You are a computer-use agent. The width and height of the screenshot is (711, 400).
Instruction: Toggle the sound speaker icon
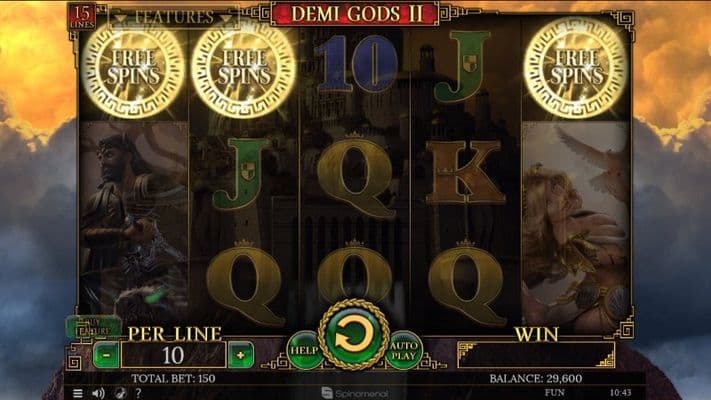click(x=98, y=393)
